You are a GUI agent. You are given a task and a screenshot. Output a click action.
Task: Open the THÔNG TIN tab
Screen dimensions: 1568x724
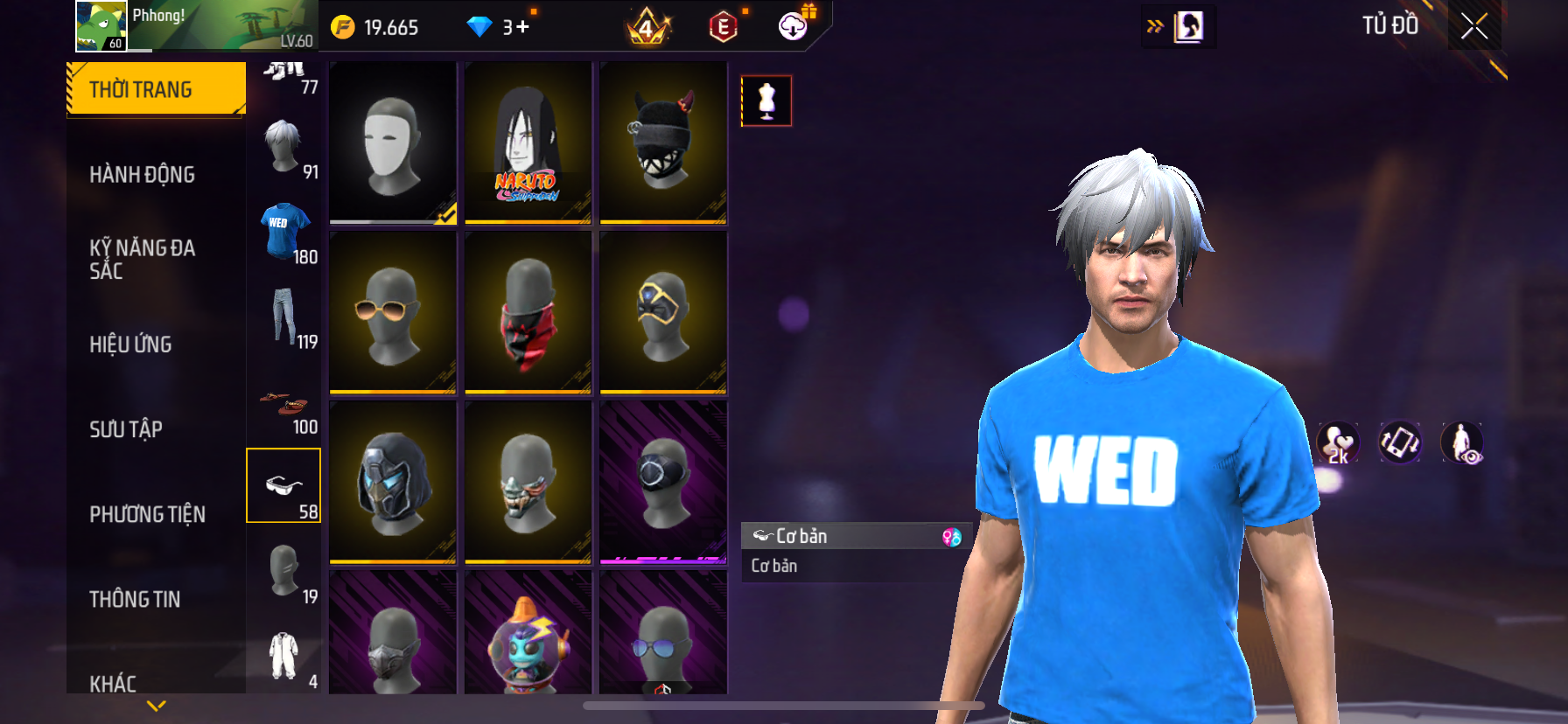pos(135,598)
